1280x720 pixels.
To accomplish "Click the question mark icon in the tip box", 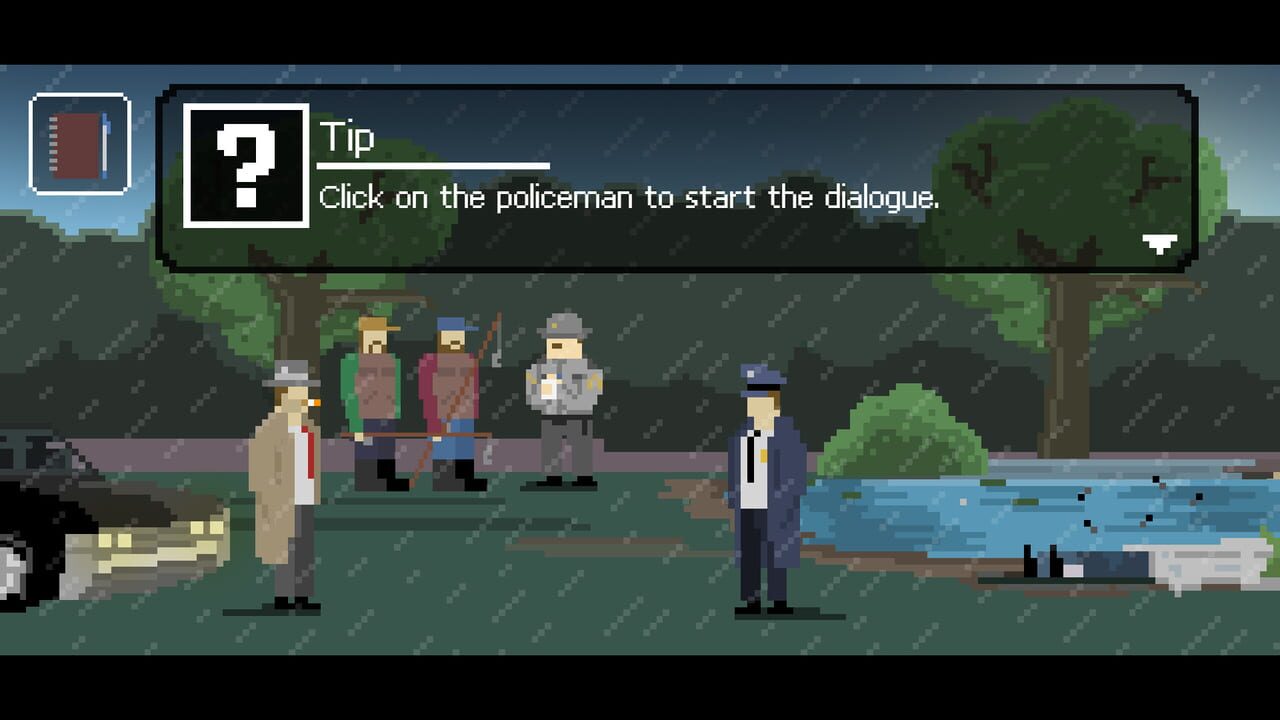I will (x=247, y=170).
